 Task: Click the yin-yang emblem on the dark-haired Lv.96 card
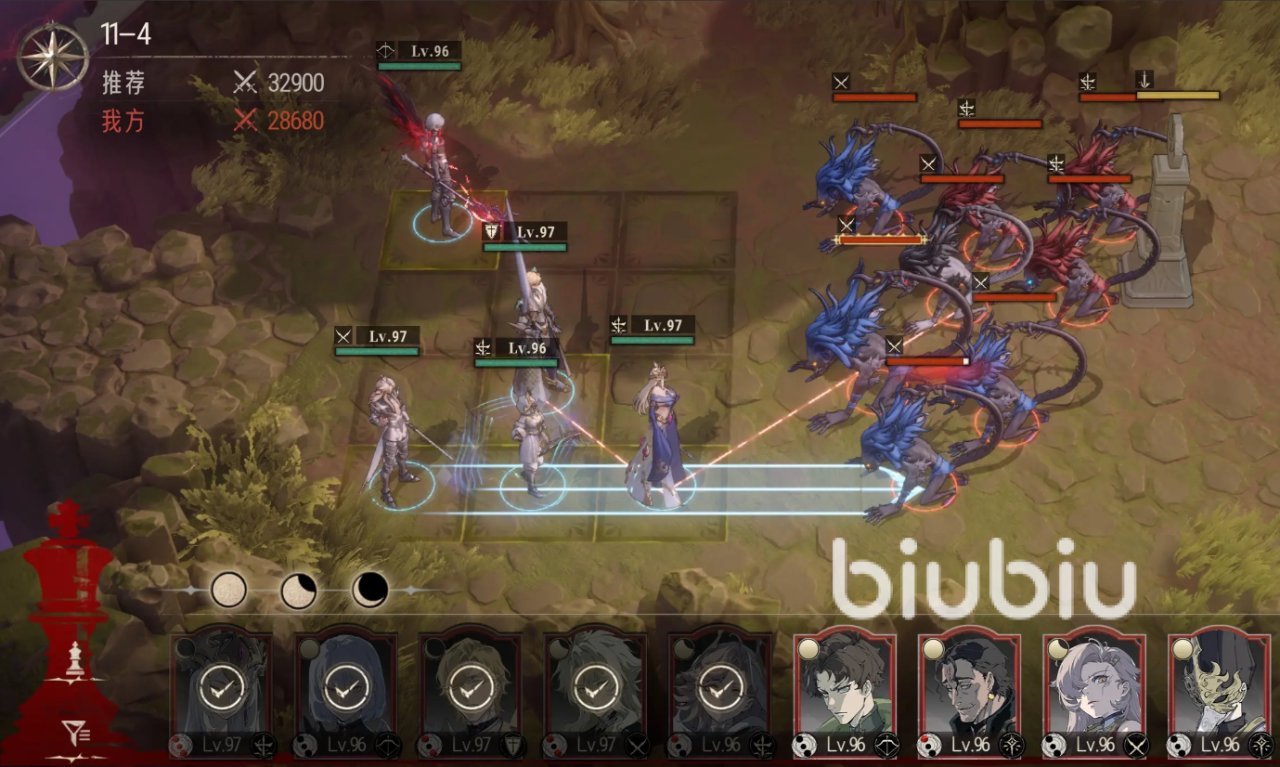click(x=932, y=744)
